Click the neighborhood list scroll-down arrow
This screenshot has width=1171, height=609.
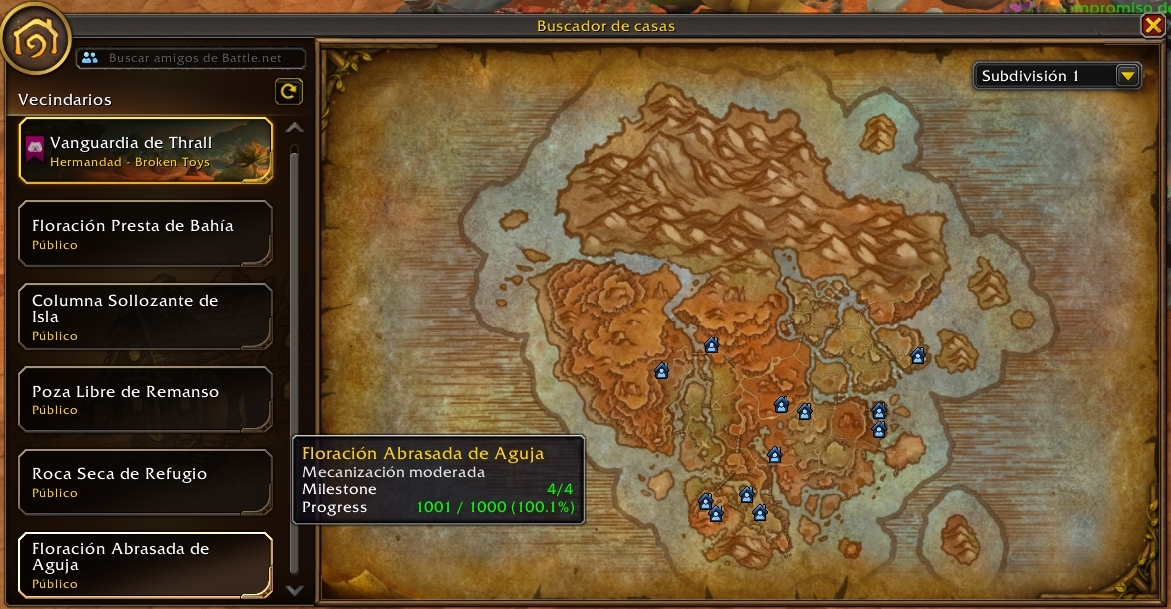pos(294,590)
